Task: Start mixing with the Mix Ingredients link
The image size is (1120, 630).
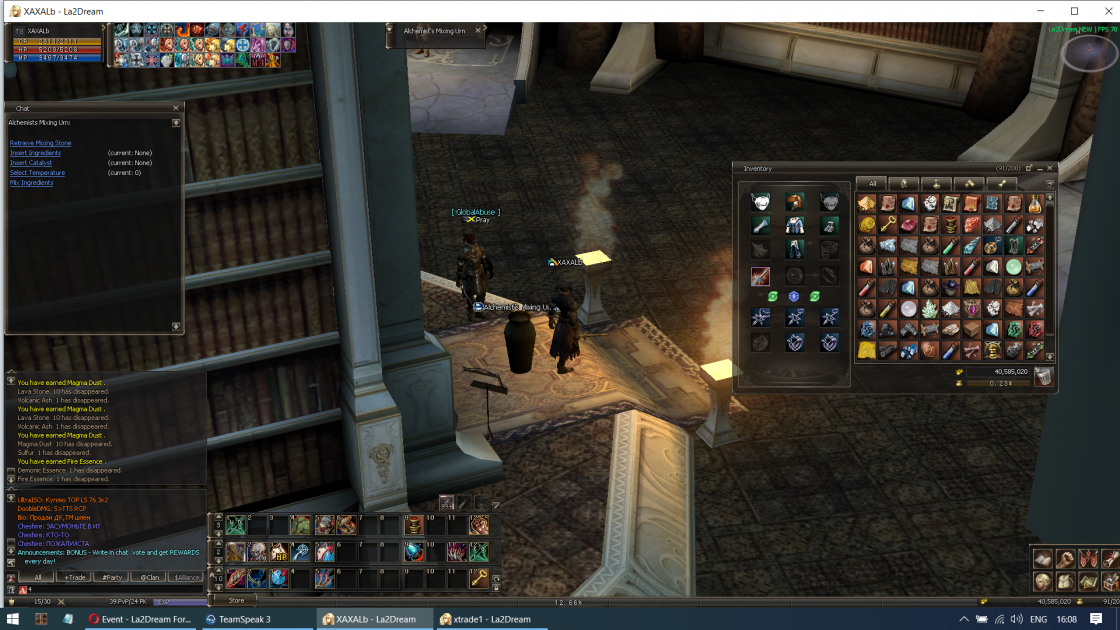Action: pyautogui.click(x=32, y=183)
